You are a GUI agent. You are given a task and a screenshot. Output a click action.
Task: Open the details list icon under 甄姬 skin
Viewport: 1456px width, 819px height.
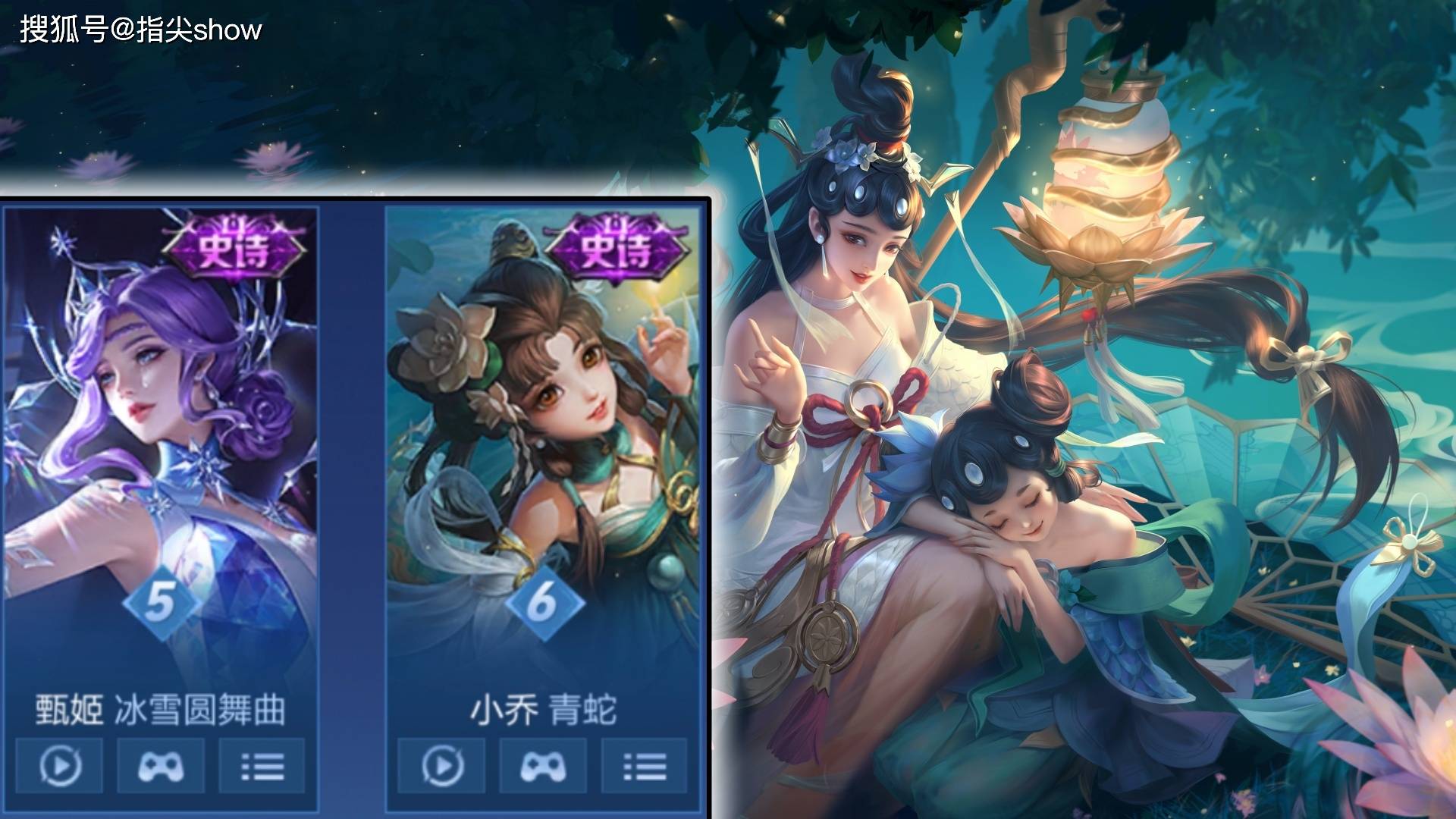[x=261, y=764]
